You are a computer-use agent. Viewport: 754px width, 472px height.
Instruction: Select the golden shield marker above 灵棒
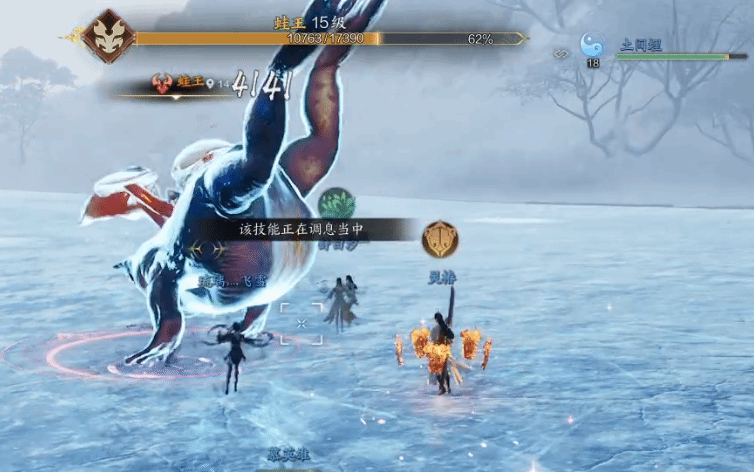pyautogui.click(x=440, y=240)
